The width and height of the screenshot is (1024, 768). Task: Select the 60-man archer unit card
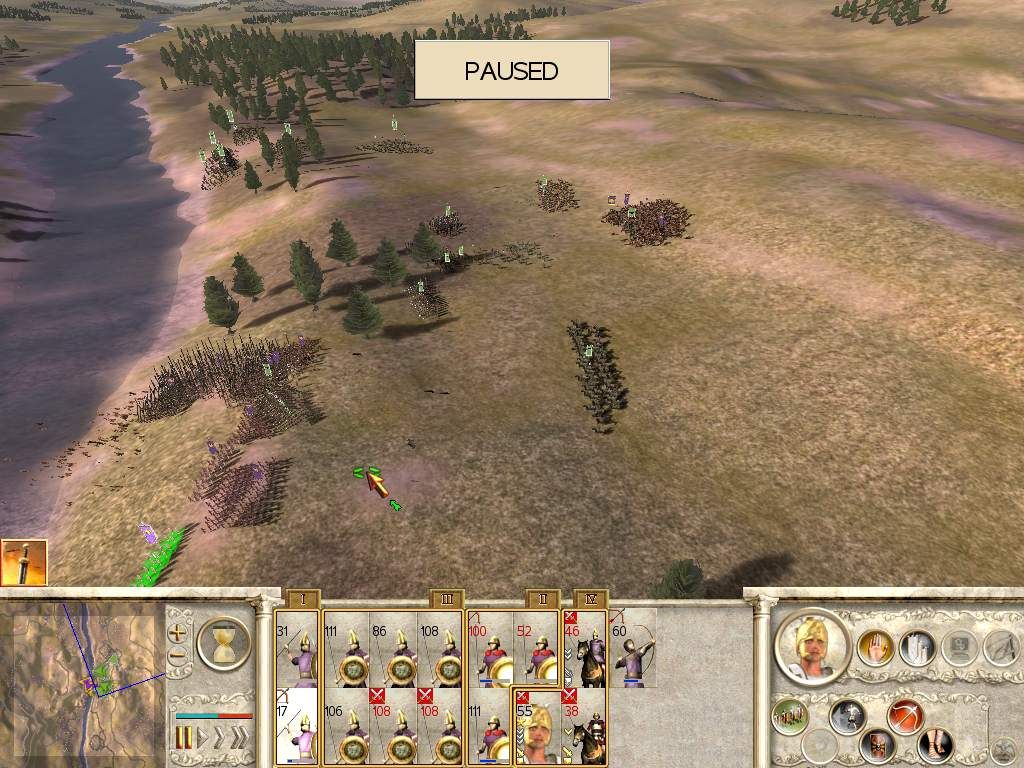tap(632, 648)
